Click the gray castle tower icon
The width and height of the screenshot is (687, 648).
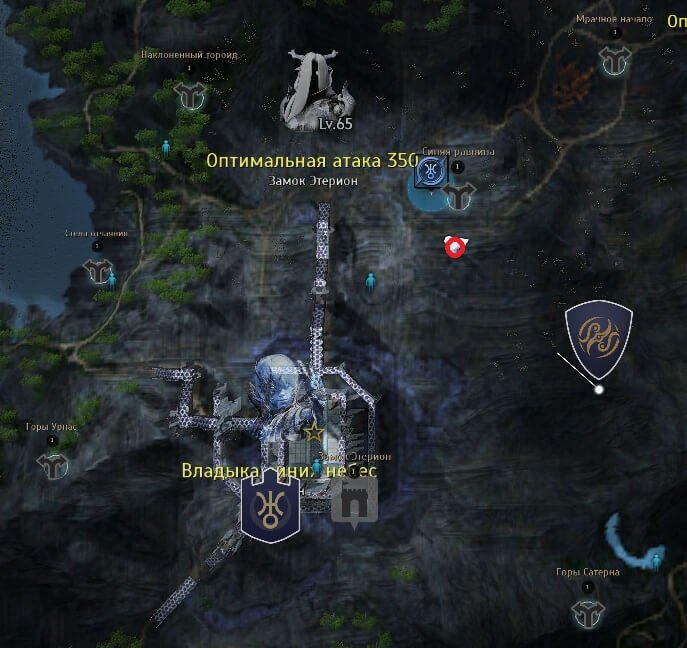pyautogui.click(x=354, y=497)
